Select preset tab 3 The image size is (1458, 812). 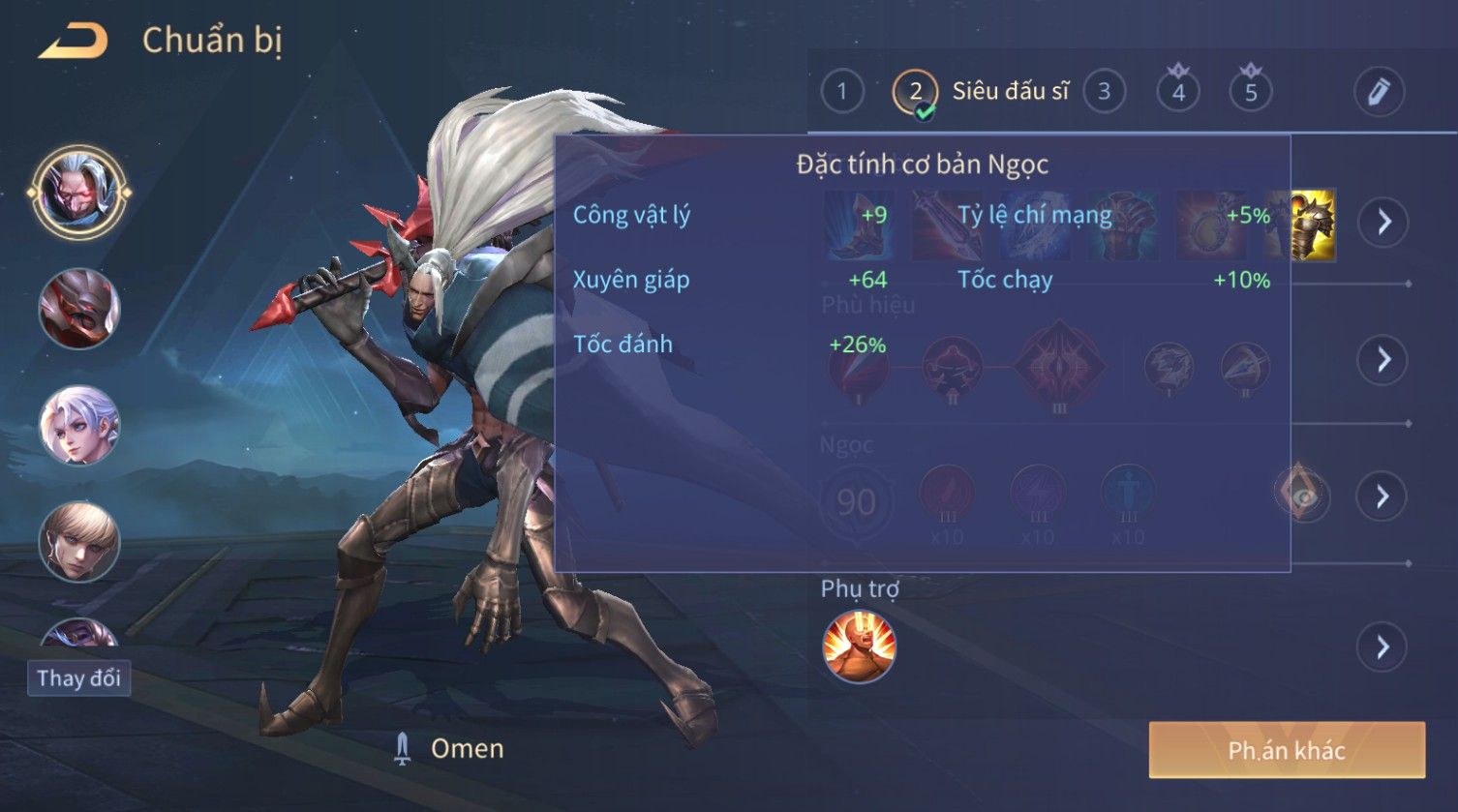[x=1104, y=92]
